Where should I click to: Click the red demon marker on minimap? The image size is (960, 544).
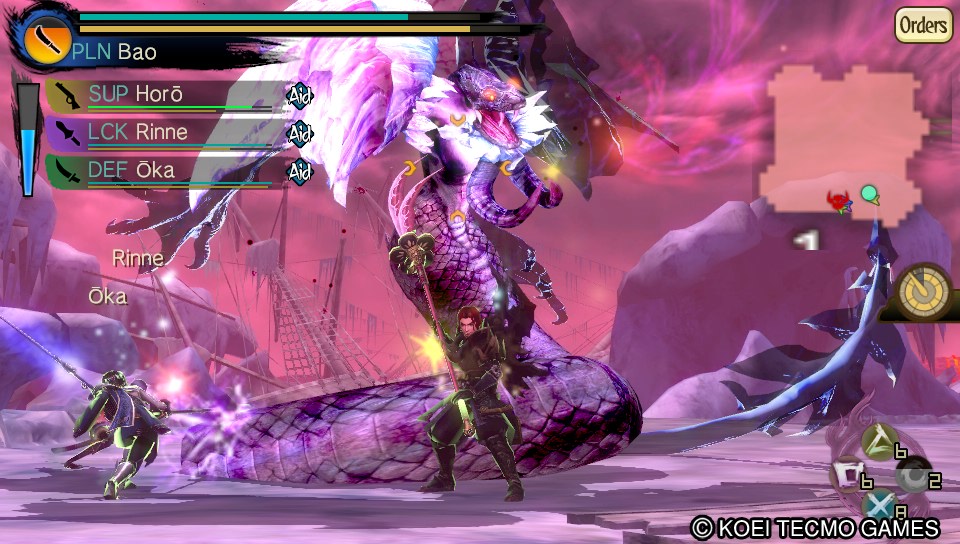coord(838,202)
